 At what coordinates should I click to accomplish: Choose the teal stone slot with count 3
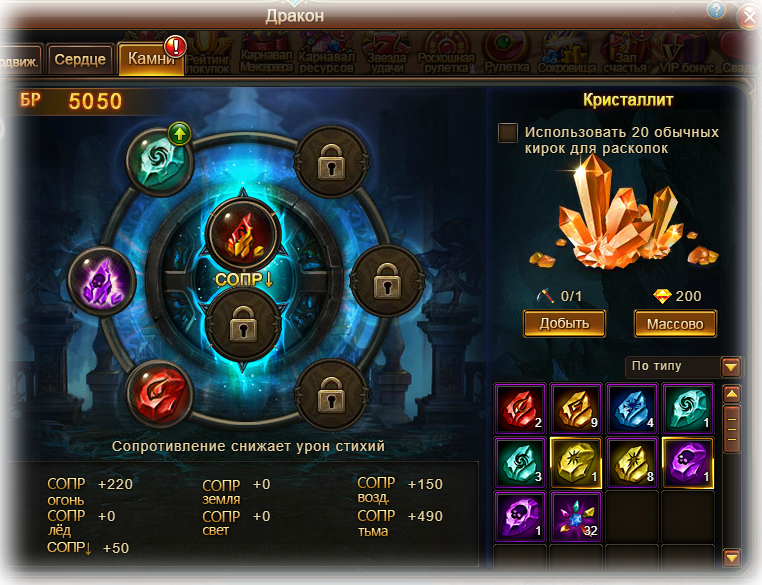(x=522, y=462)
